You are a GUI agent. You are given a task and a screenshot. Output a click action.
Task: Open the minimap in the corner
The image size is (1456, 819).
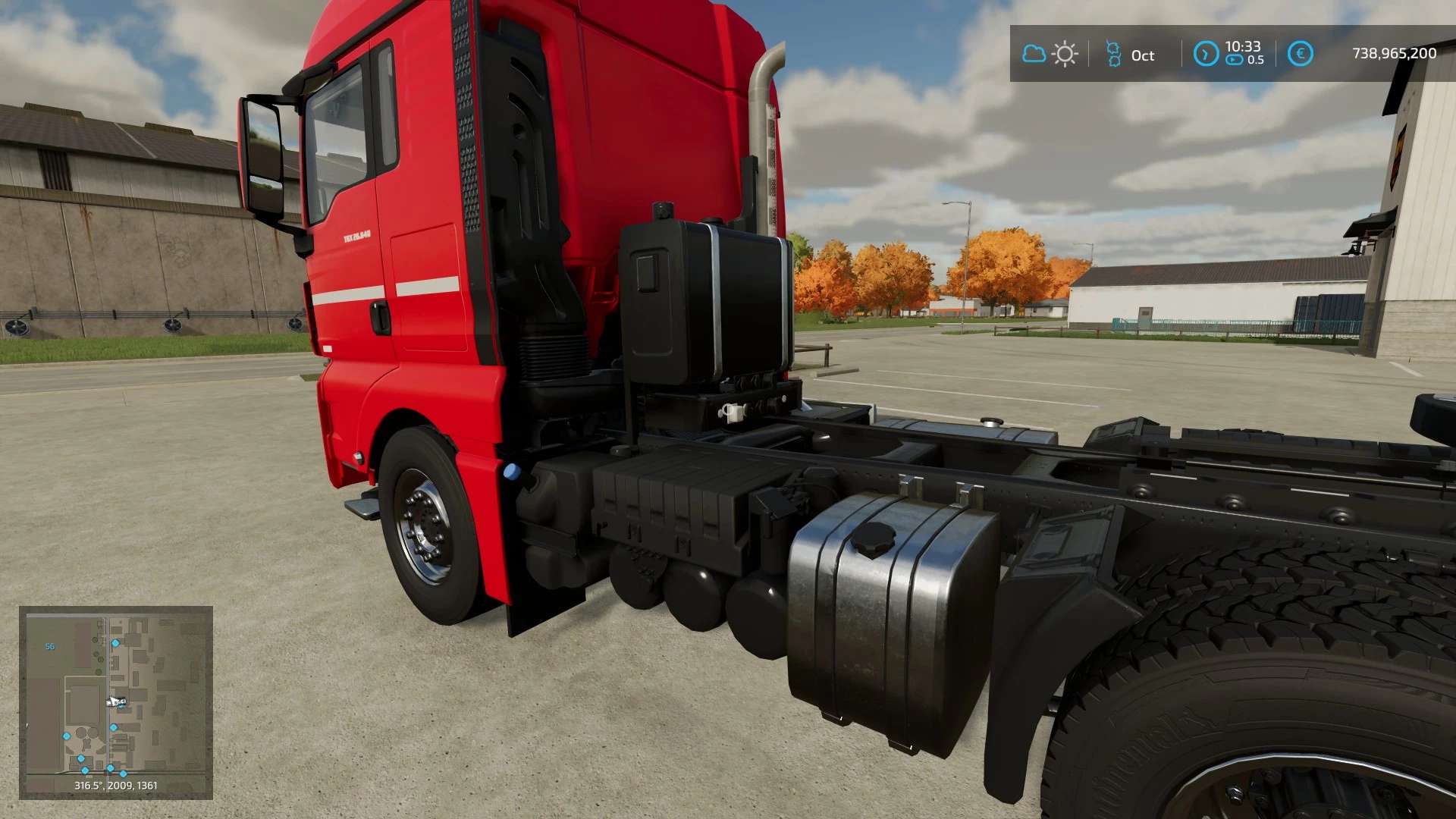[x=115, y=701]
